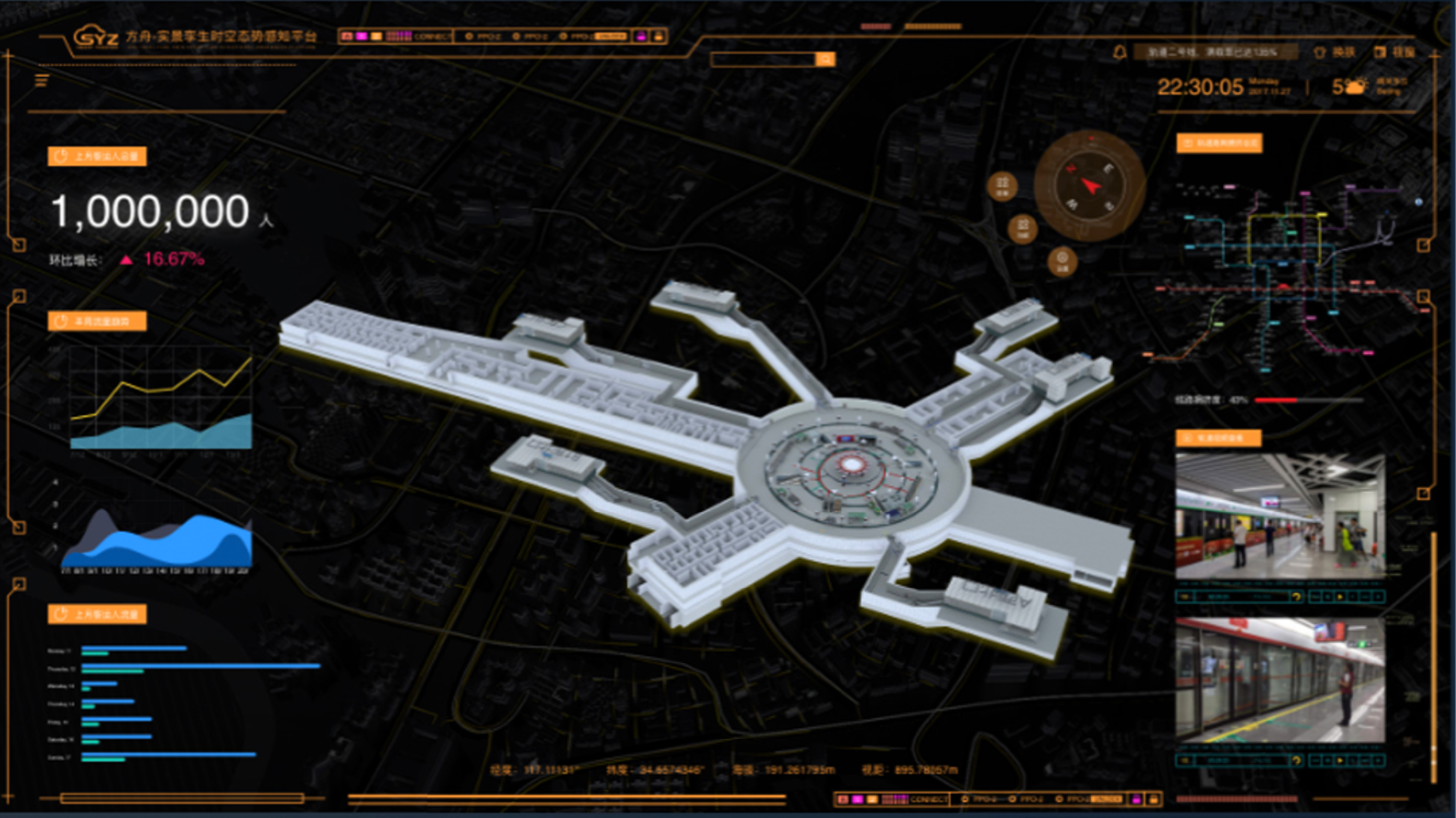Open the lower platform-door camera thumbnail
Image resolution: width=1456 pixels, height=818 pixels.
pyautogui.click(x=1280, y=680)
